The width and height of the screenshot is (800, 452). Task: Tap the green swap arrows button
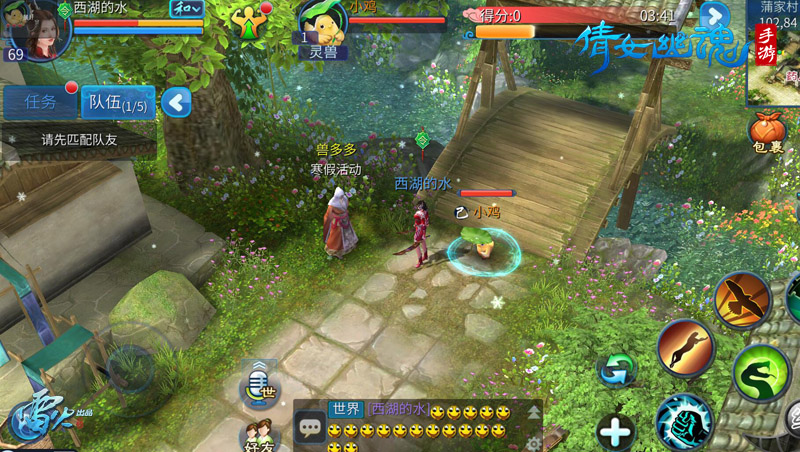coord(616,371)
